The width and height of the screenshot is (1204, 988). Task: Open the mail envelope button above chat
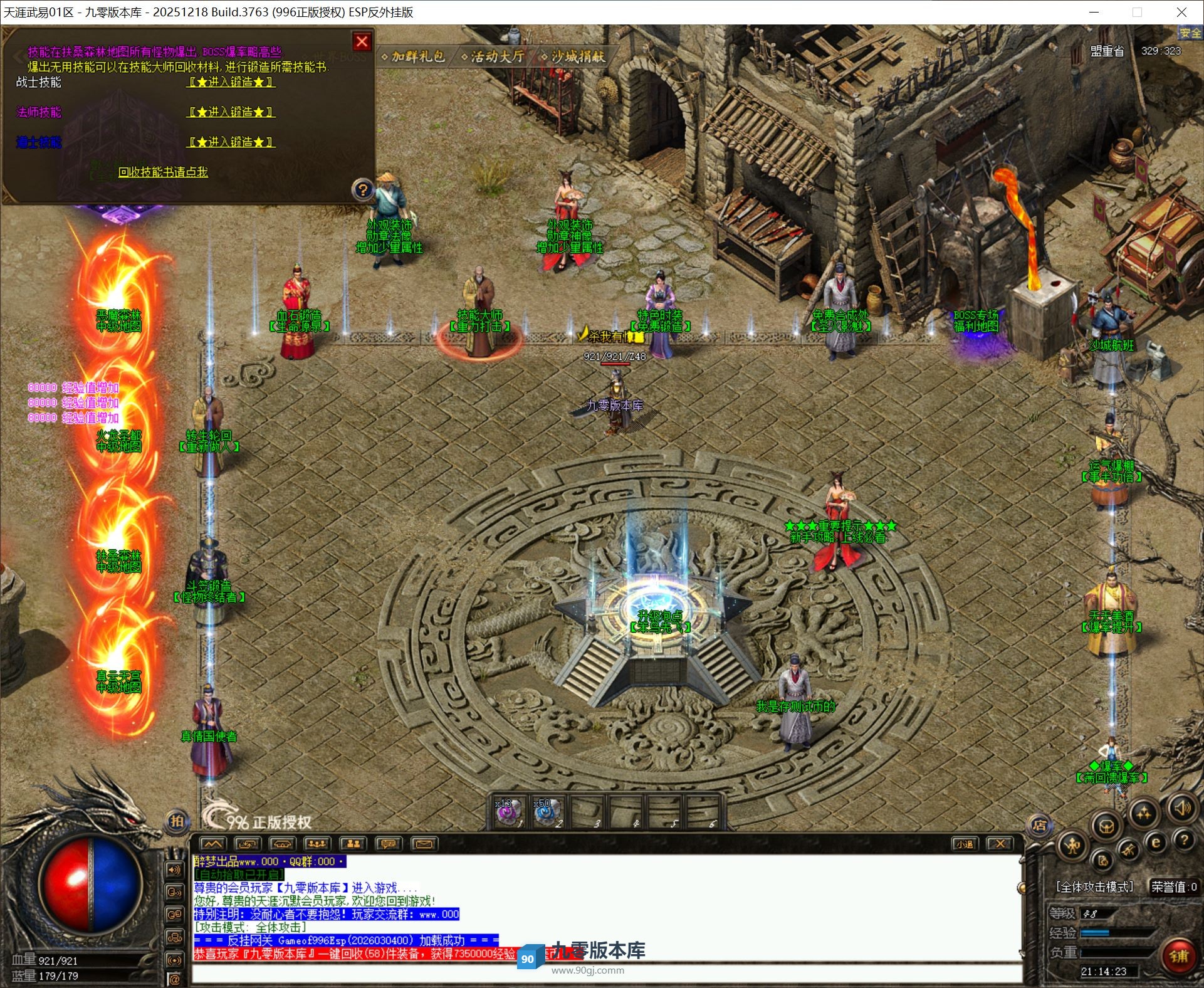coord(424,844)
